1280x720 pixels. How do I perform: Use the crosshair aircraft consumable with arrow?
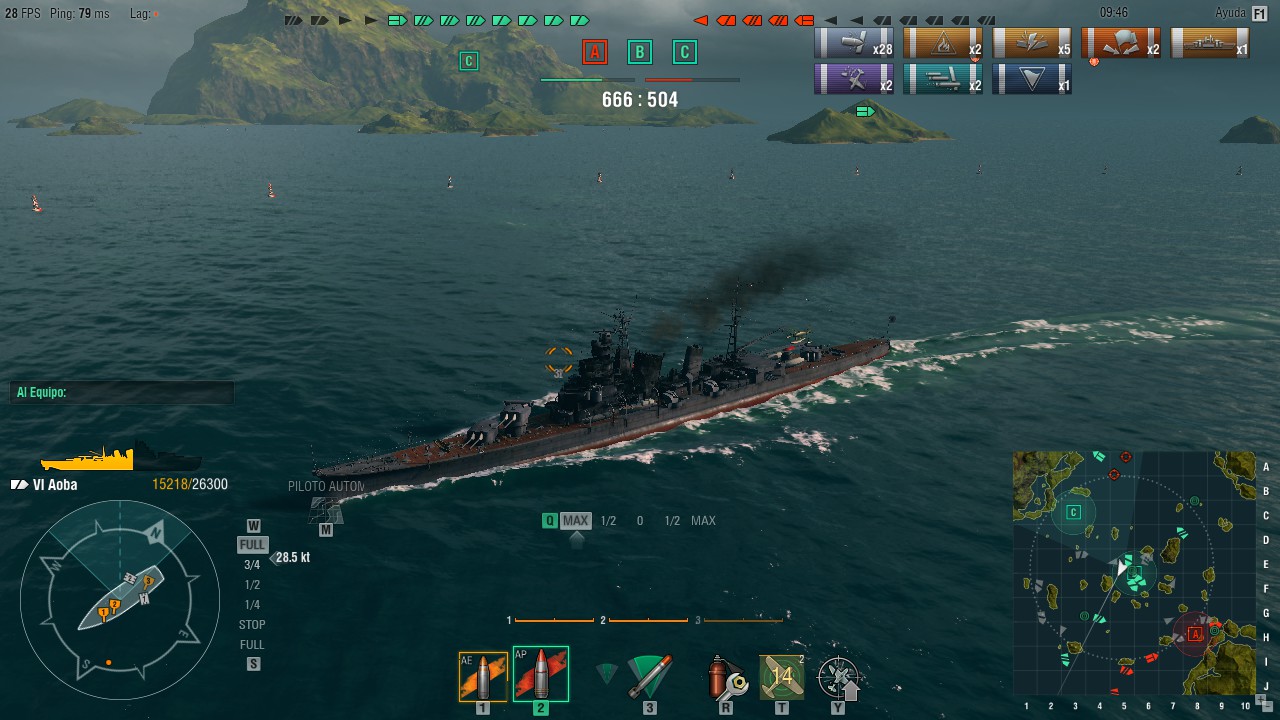838,677
